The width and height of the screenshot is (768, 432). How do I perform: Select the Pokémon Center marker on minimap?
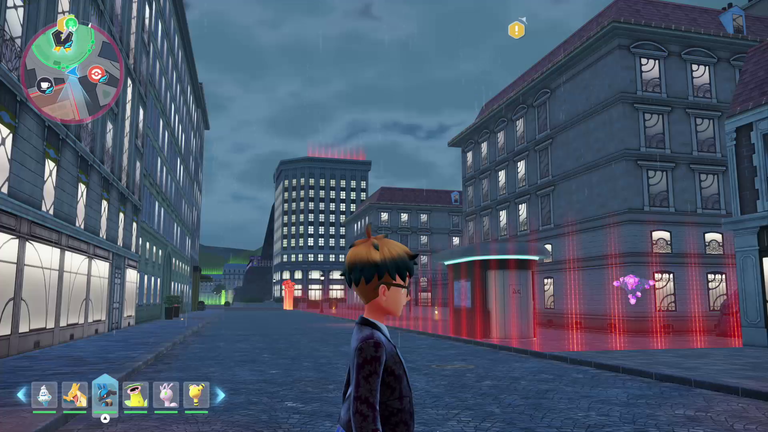[97, 73]
